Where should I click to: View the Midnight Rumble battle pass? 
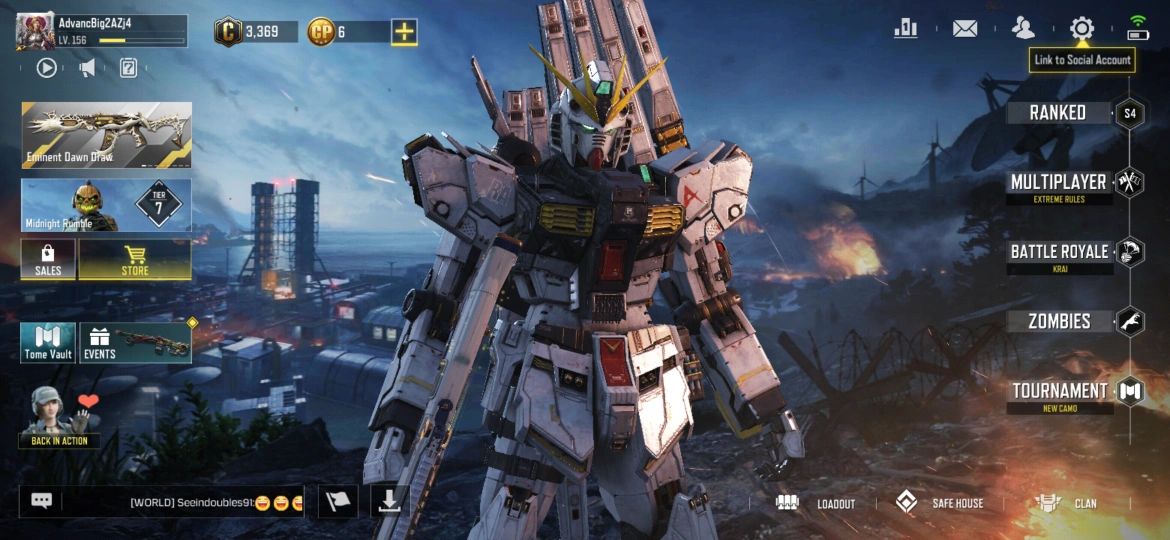click(106, 206)
